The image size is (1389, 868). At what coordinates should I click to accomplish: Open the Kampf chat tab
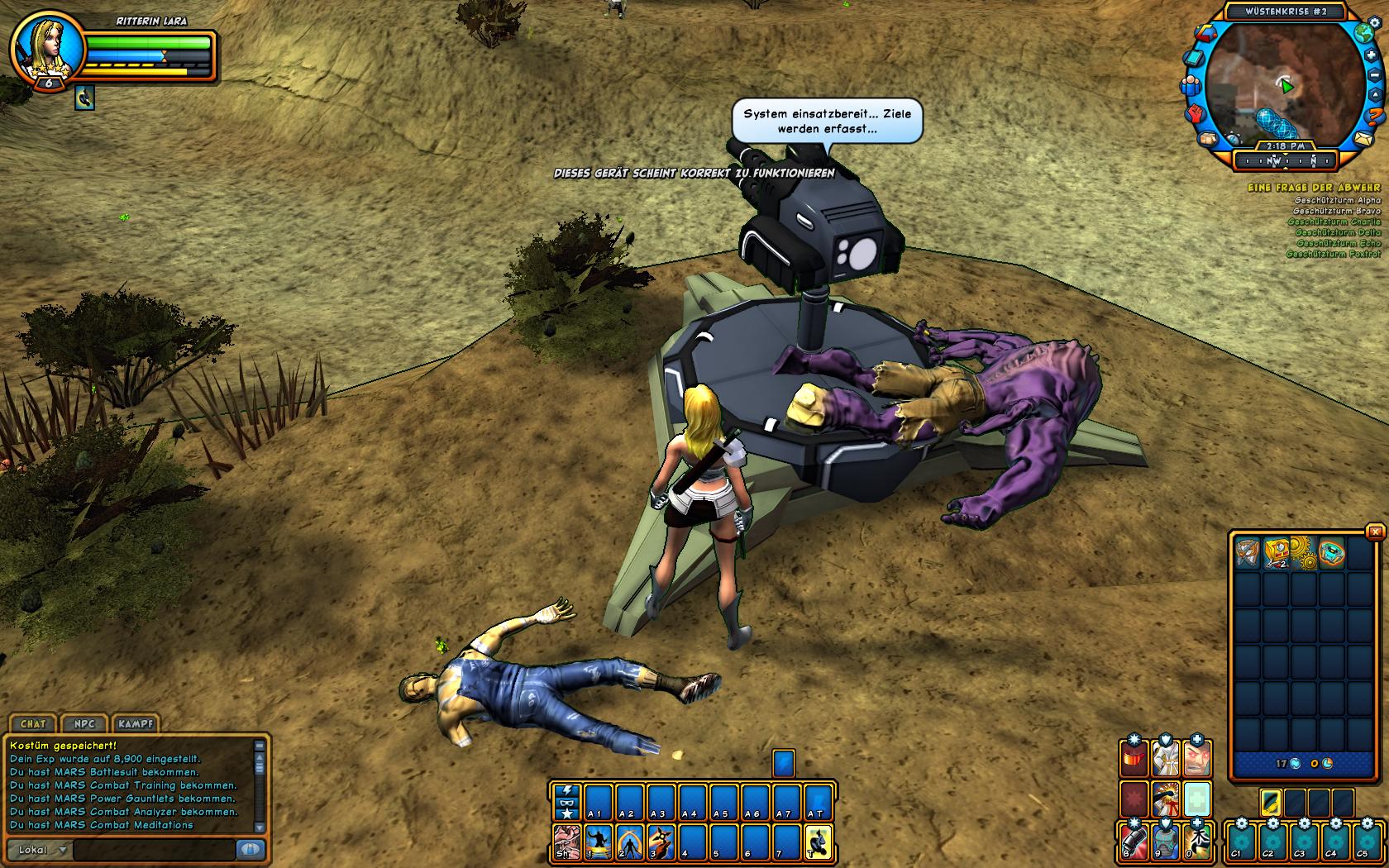pyautogui.click(x=136, y=723)
